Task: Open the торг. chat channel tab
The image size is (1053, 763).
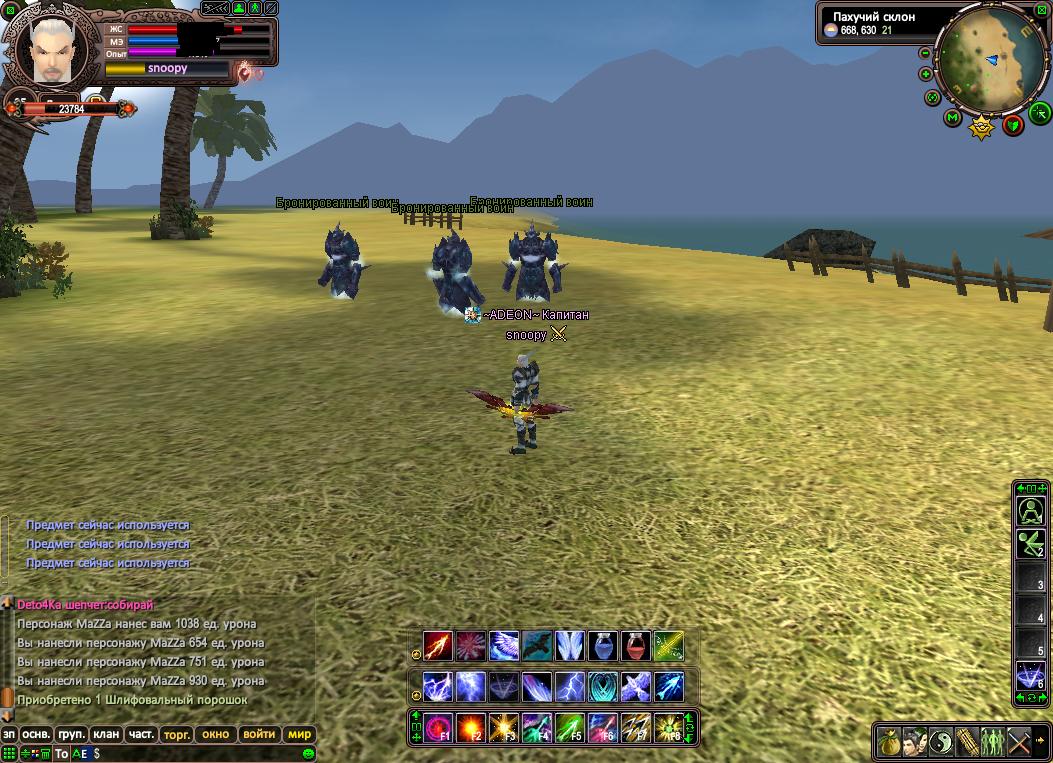Action: [176, 734]
